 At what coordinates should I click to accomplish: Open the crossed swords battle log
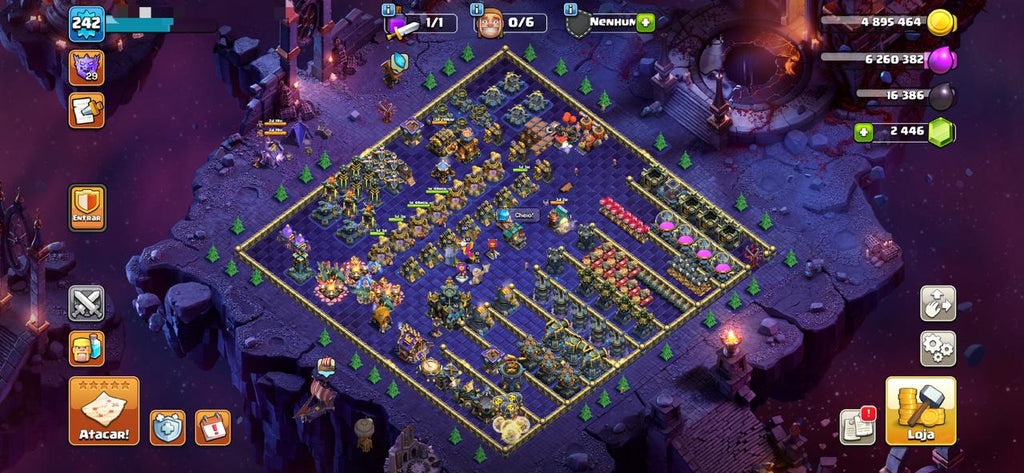point(87,303)
